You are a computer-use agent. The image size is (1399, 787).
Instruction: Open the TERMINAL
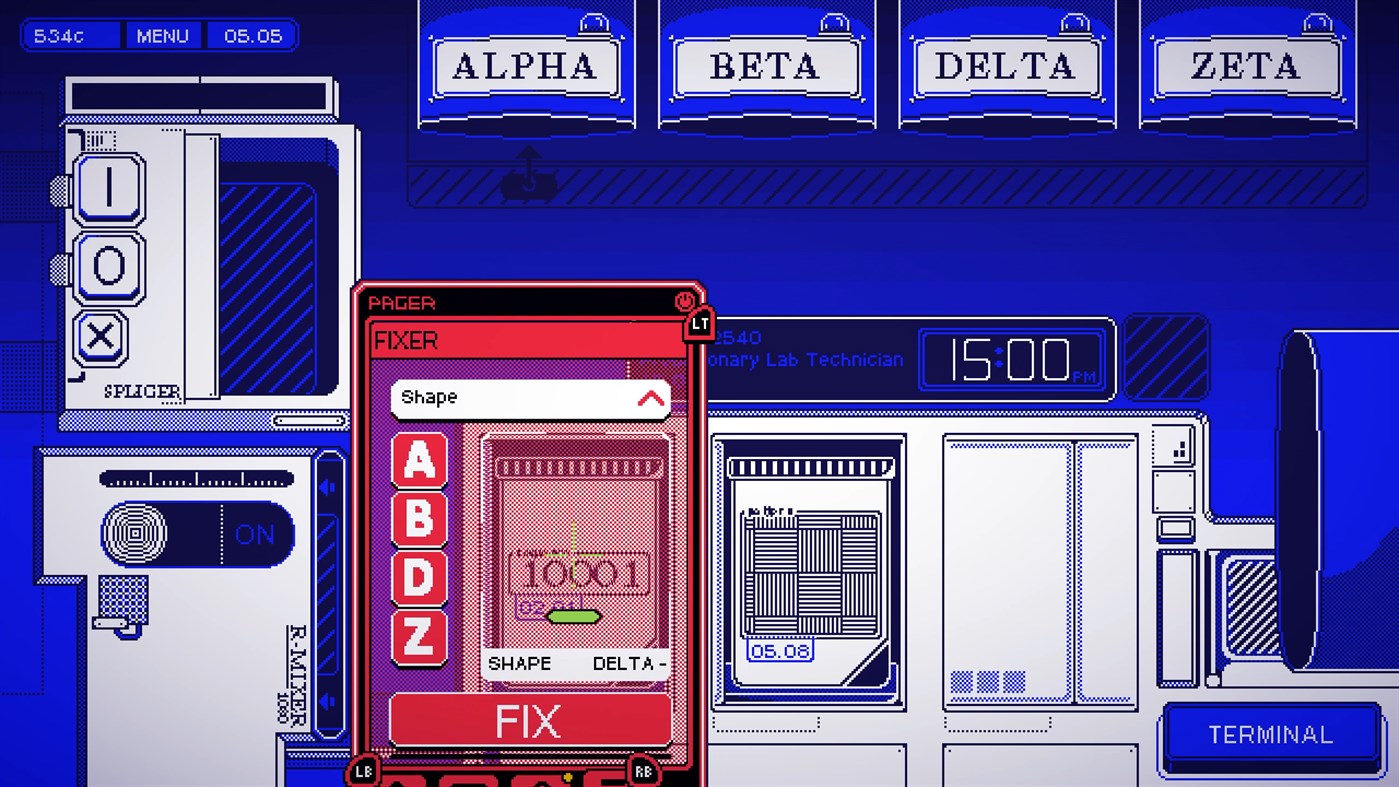pos(1270,734)
